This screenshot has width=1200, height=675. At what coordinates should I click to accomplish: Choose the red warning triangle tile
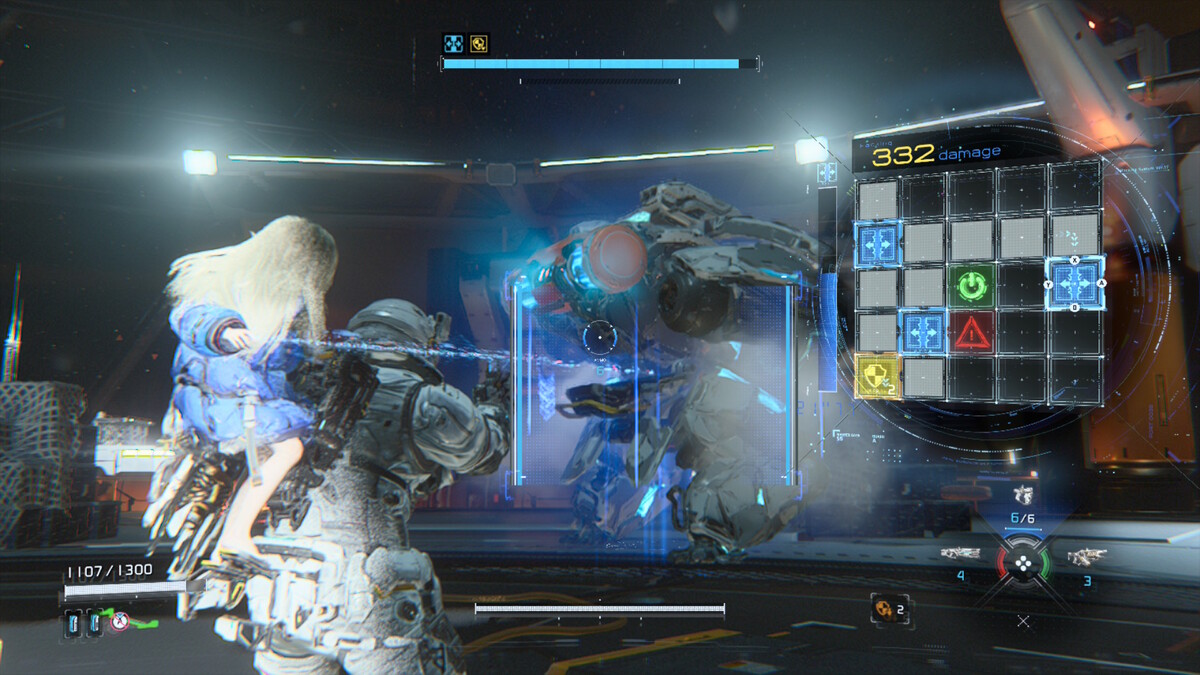[973, 332]
